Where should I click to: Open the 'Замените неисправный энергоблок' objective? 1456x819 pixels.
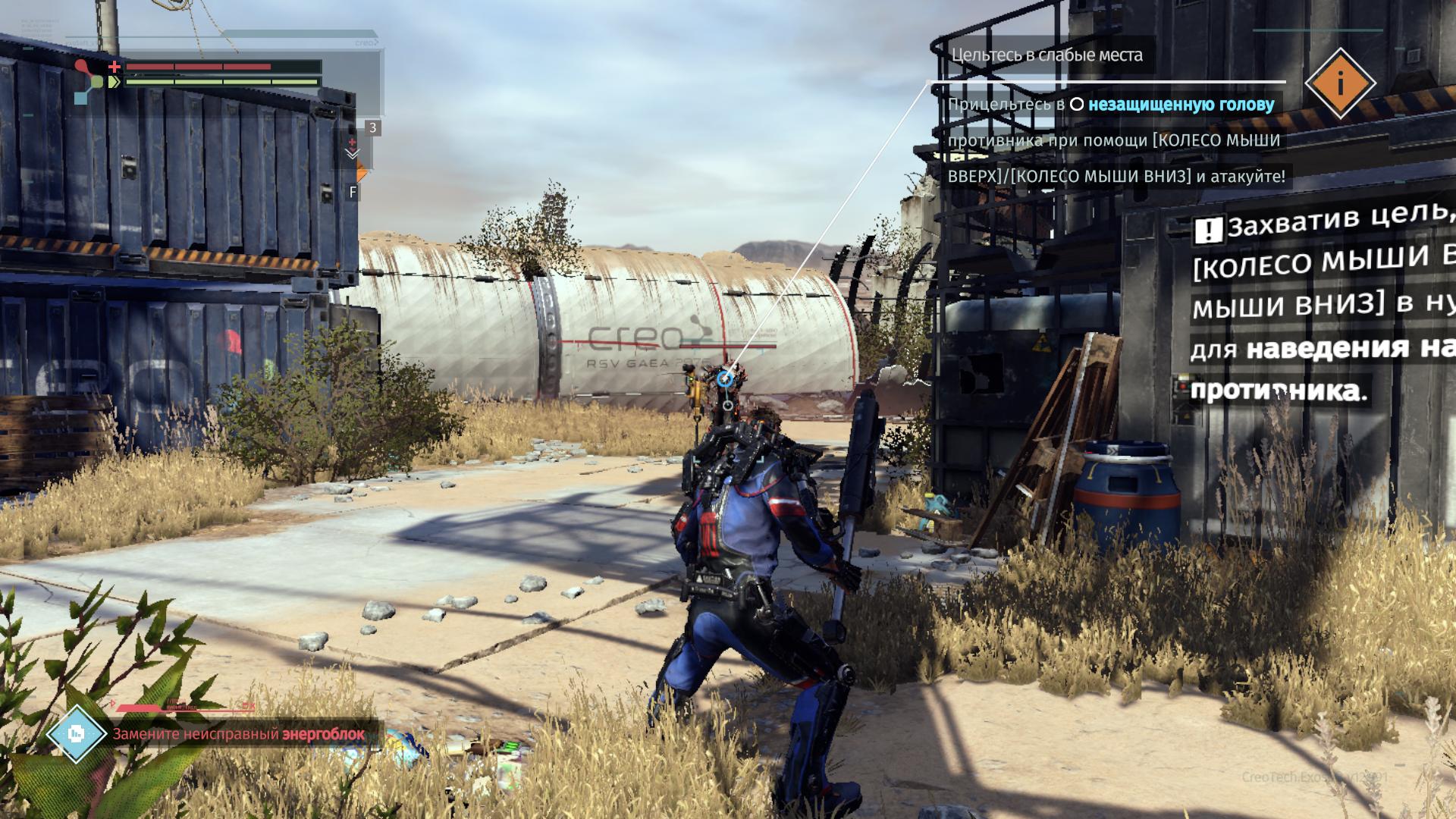tap(238, 734)
